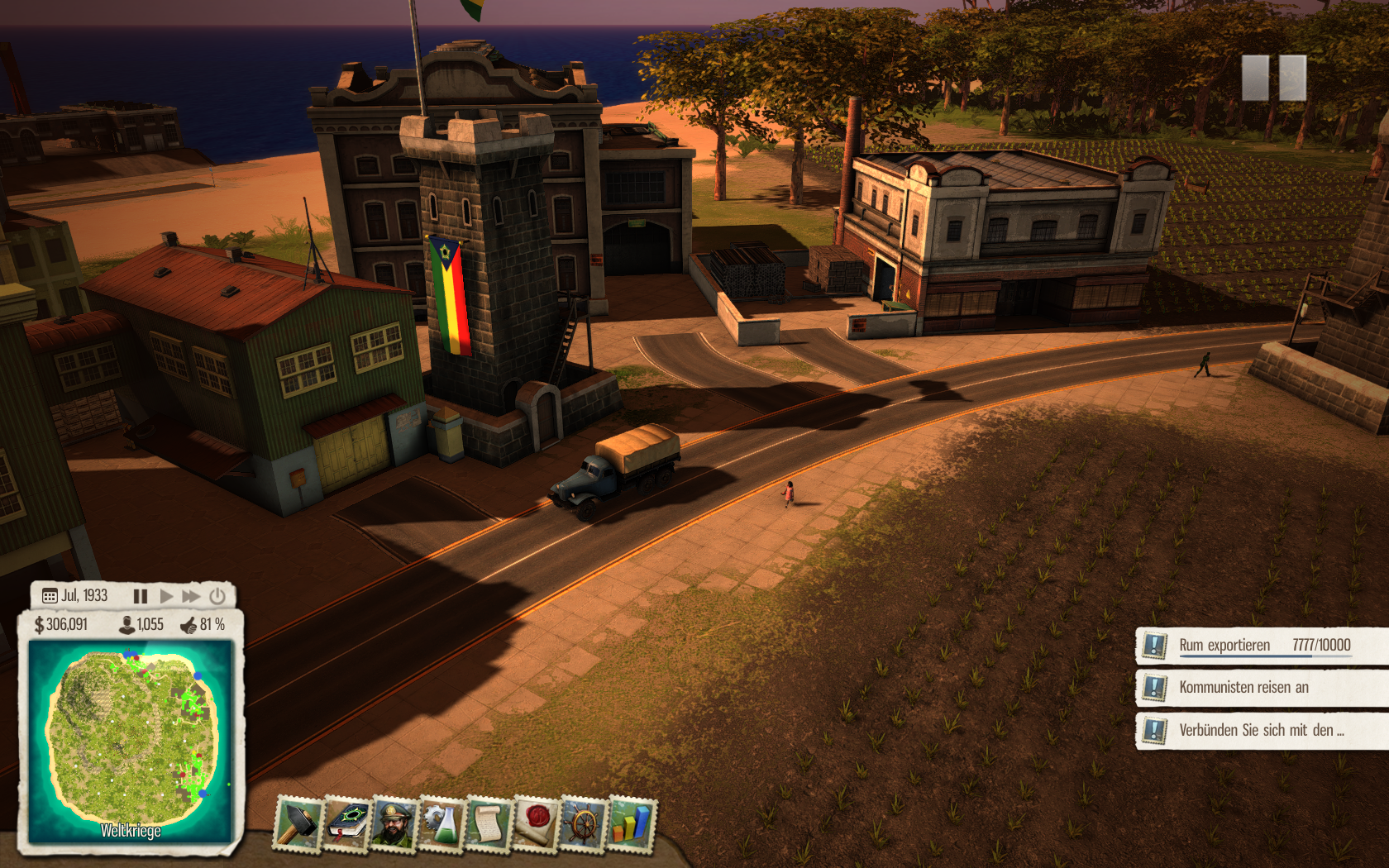
Task: Click the treasury dollar amount
Action: pos(61,625)
